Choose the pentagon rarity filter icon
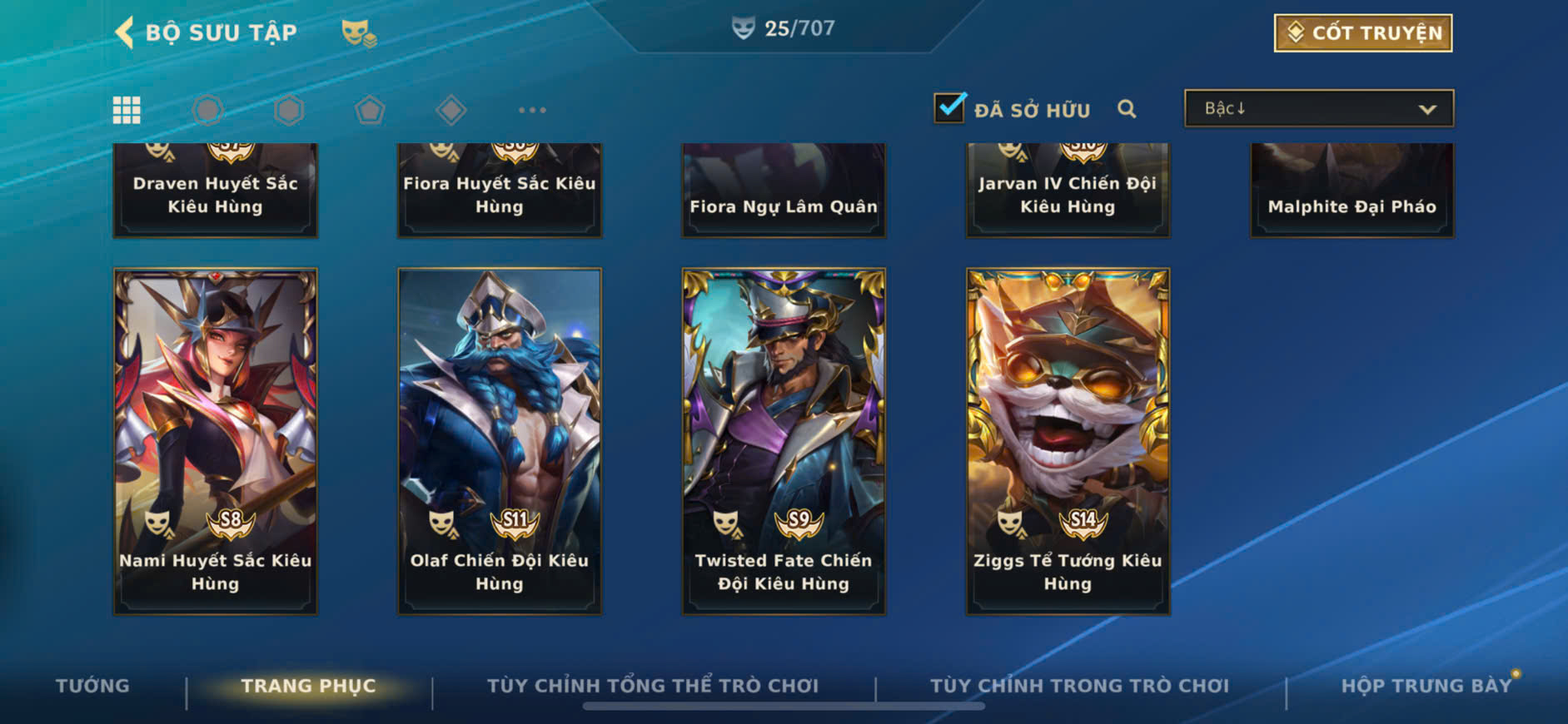Image resolution: width=1568 pixels, height=724 pixels. pos(370,110)
